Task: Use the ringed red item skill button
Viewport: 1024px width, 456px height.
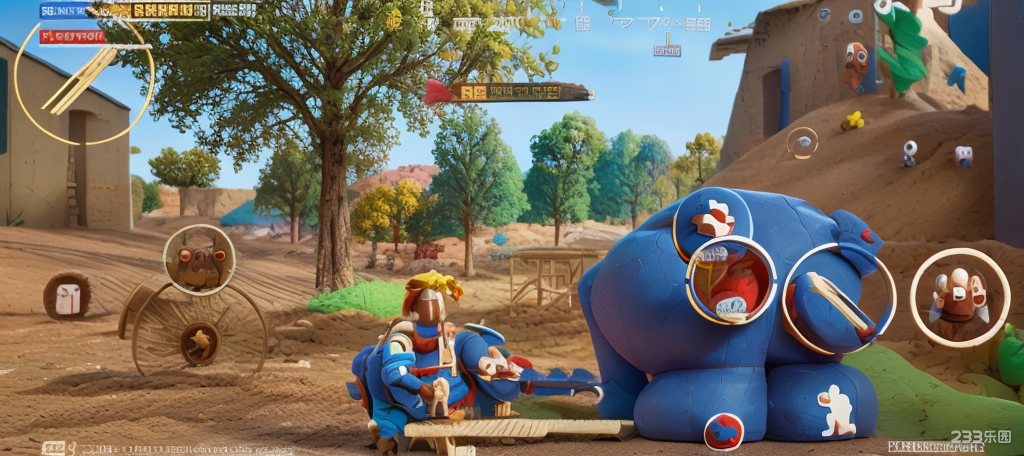Action: tap(731, 281)
